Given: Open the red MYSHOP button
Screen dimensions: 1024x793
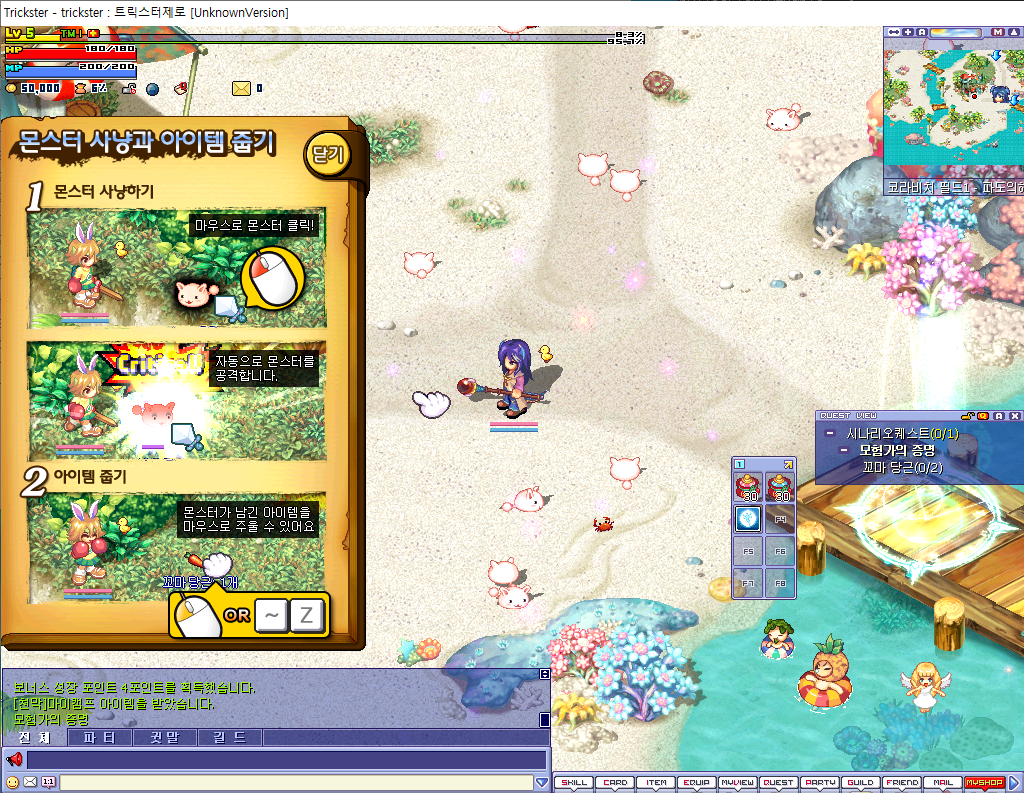Looking at the screenshot, I should coord(983,783).
